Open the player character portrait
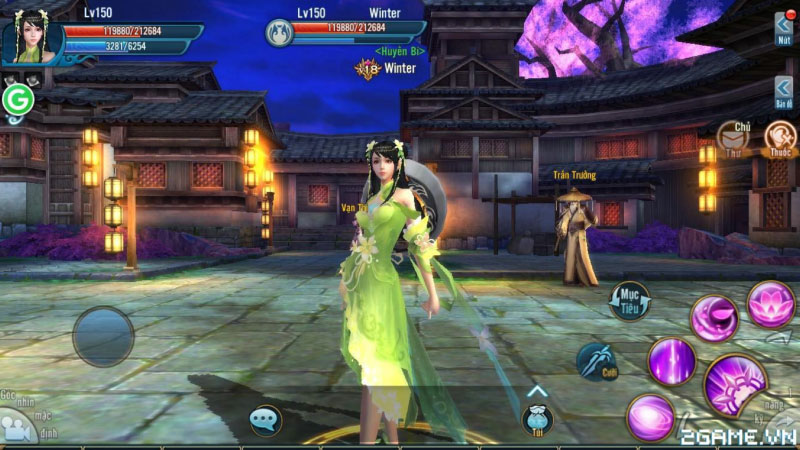The width and height of the screenshot is (800, 450). [31, 39]
